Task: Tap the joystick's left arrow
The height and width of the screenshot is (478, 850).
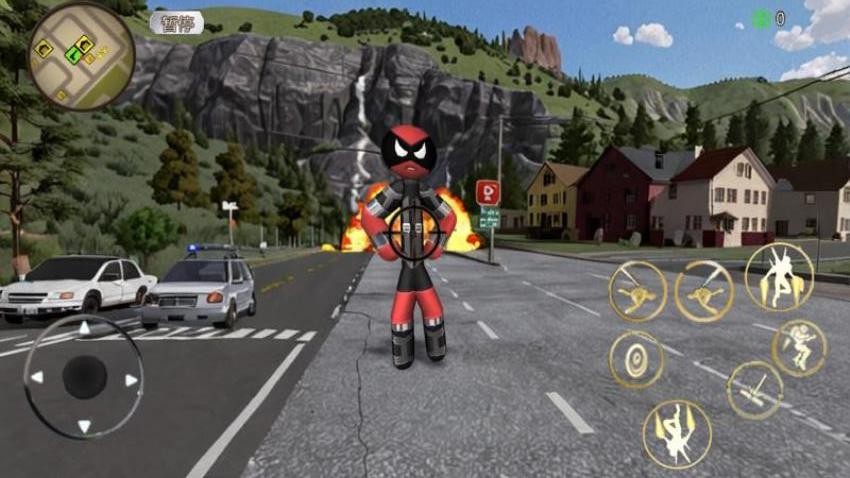Action: pyautogui.click(x=37, y=378)
